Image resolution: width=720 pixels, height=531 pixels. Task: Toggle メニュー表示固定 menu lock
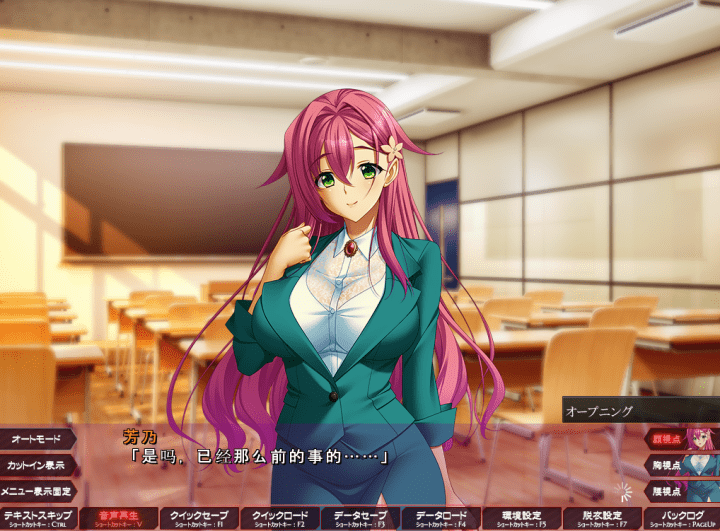point(37,490)
